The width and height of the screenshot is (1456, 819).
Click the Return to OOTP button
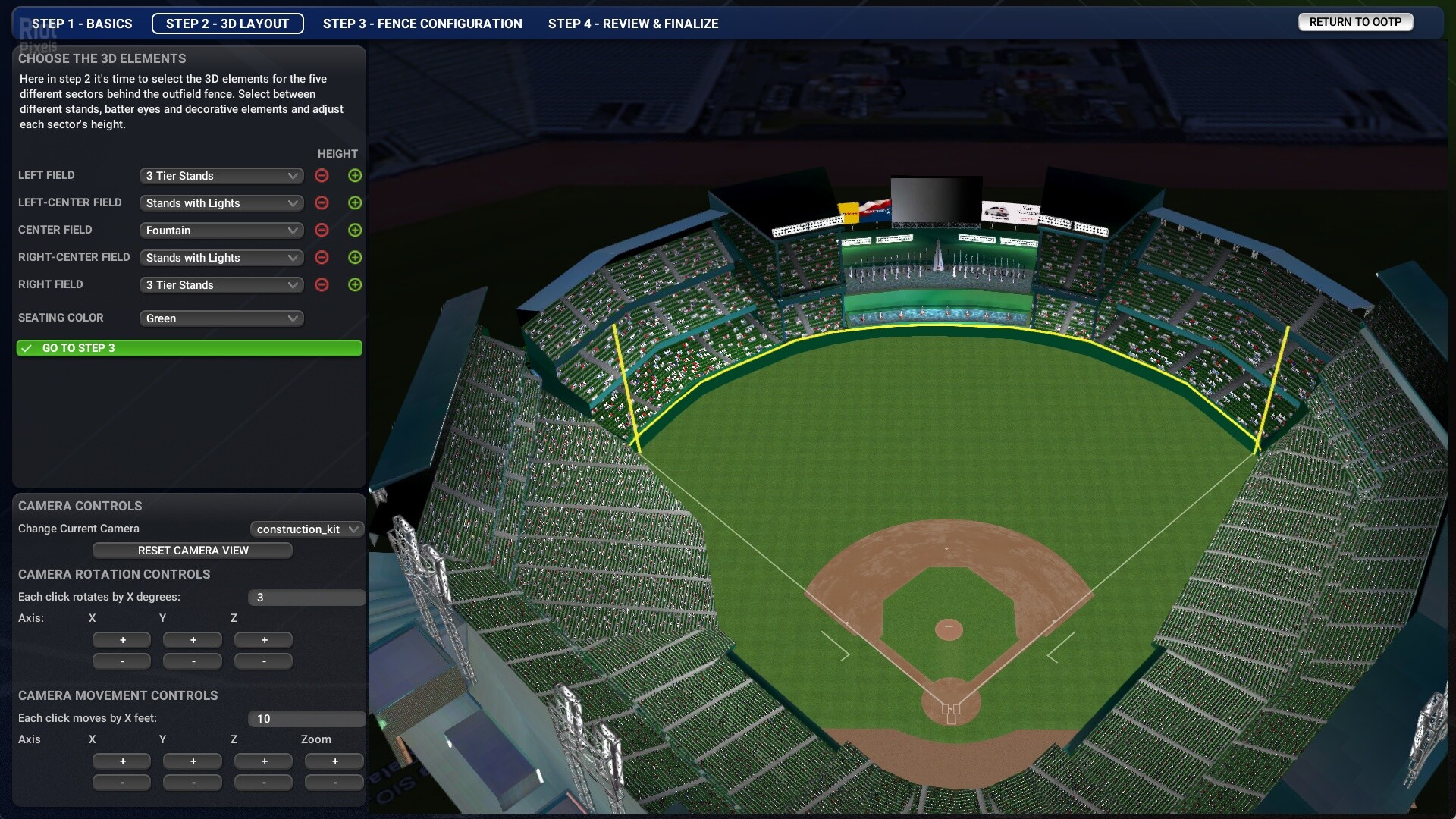pos(1355,22)
